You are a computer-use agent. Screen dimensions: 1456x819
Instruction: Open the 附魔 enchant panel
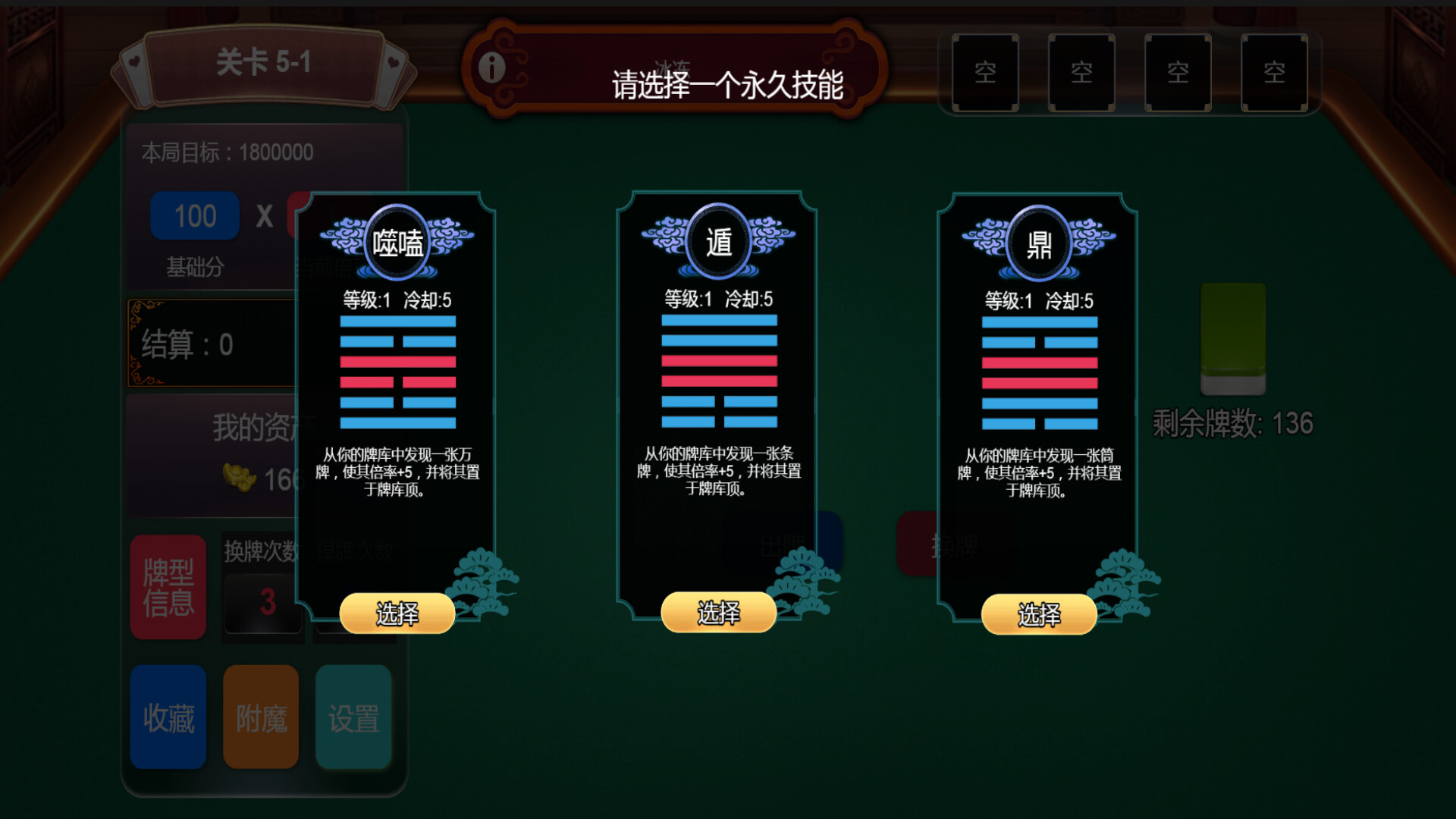pyautogui.click(x=261, y=715)
